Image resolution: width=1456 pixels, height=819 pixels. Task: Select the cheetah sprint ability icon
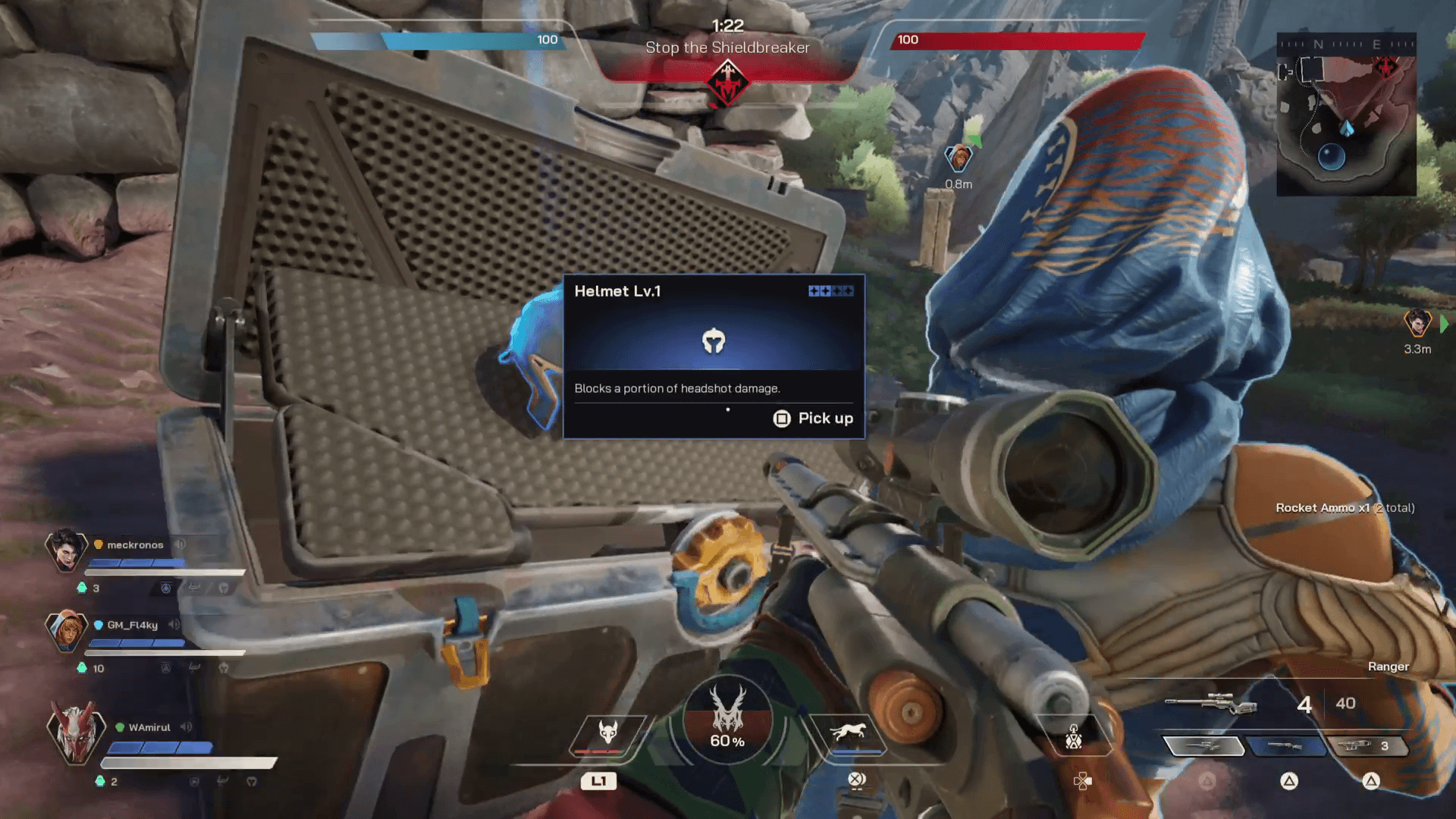[849, 730]
